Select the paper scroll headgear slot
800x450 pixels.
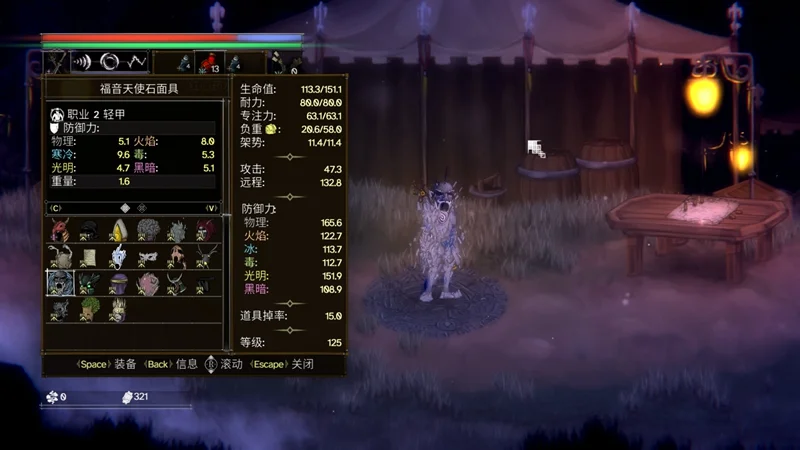89,257
